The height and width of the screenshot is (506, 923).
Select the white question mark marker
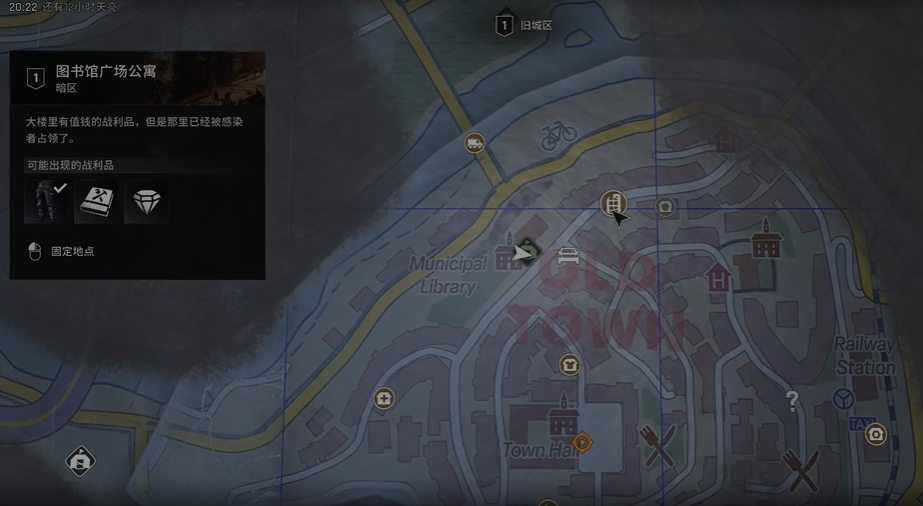(x=792, y=402)
